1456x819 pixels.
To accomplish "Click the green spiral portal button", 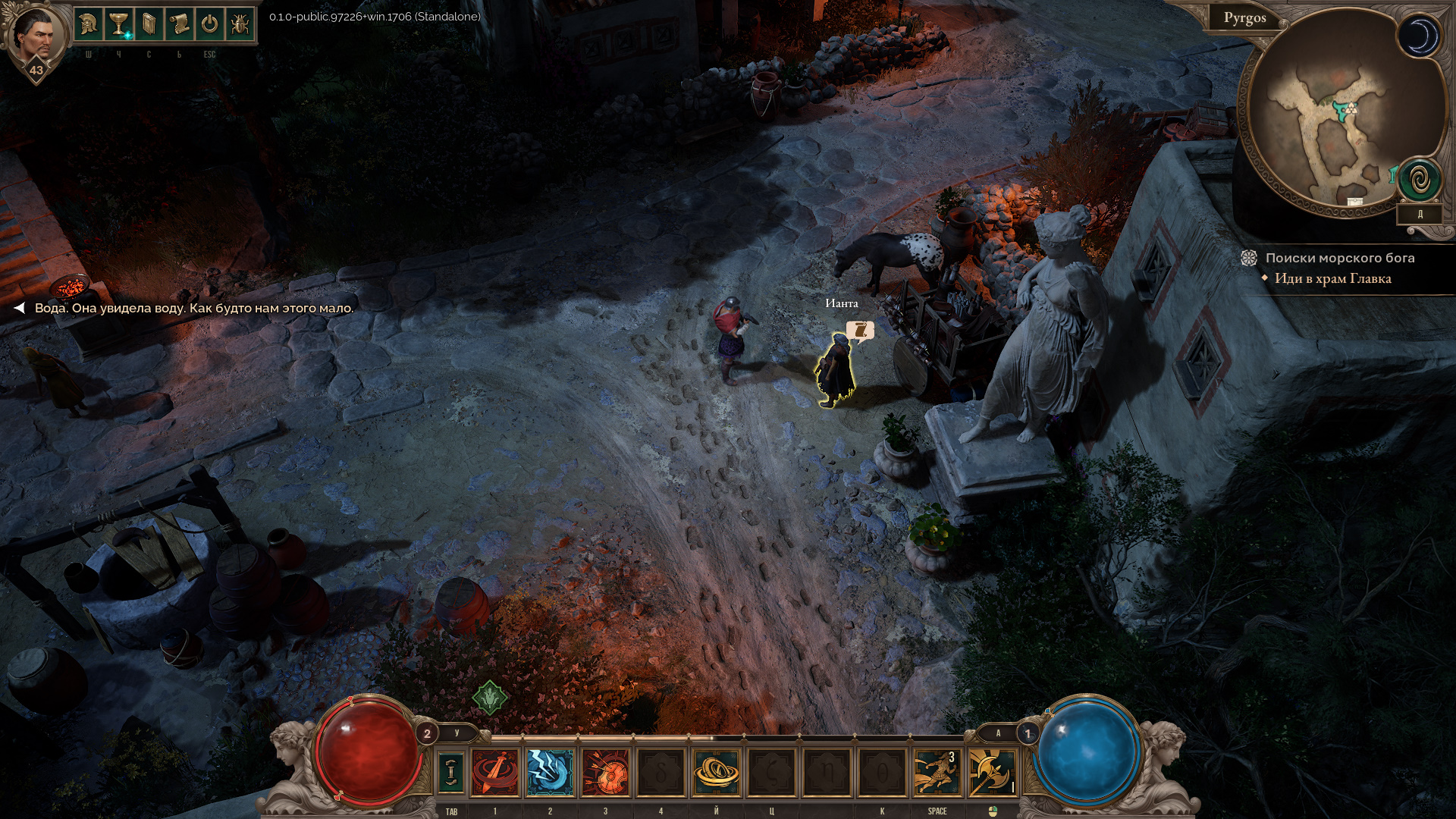I will 1420,180.
